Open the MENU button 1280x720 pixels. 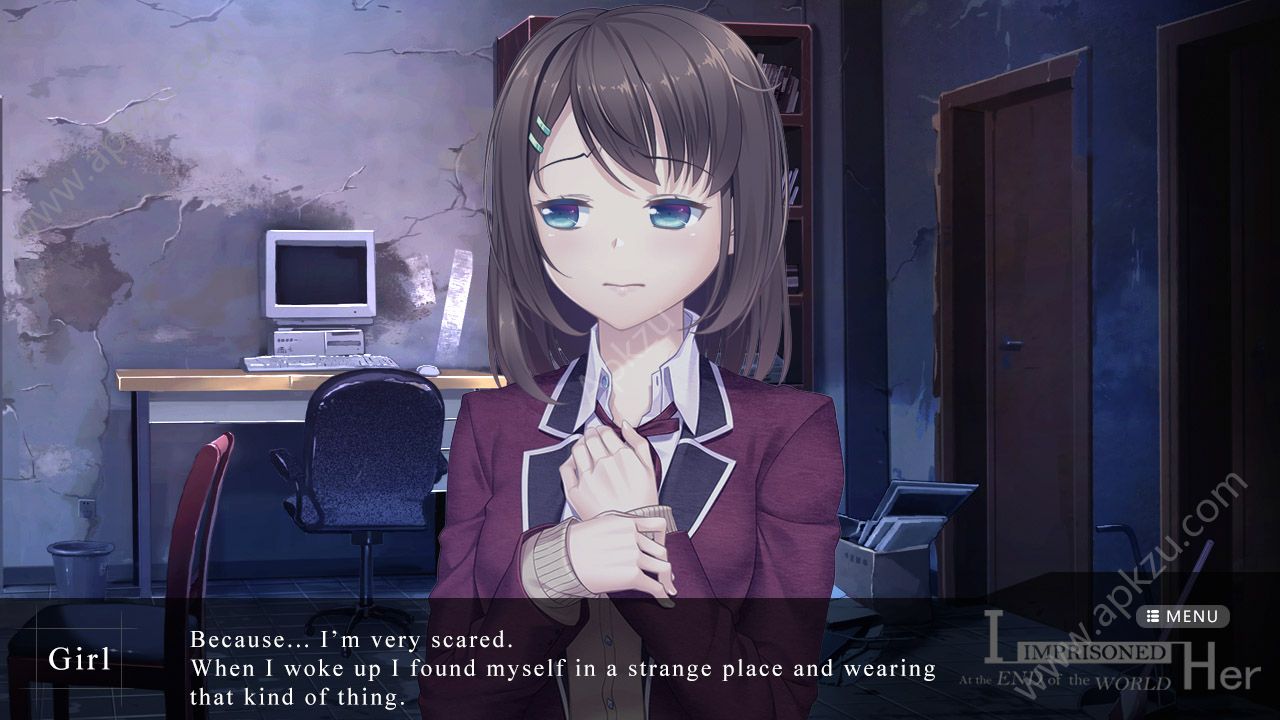click(x=1183, y=617)
